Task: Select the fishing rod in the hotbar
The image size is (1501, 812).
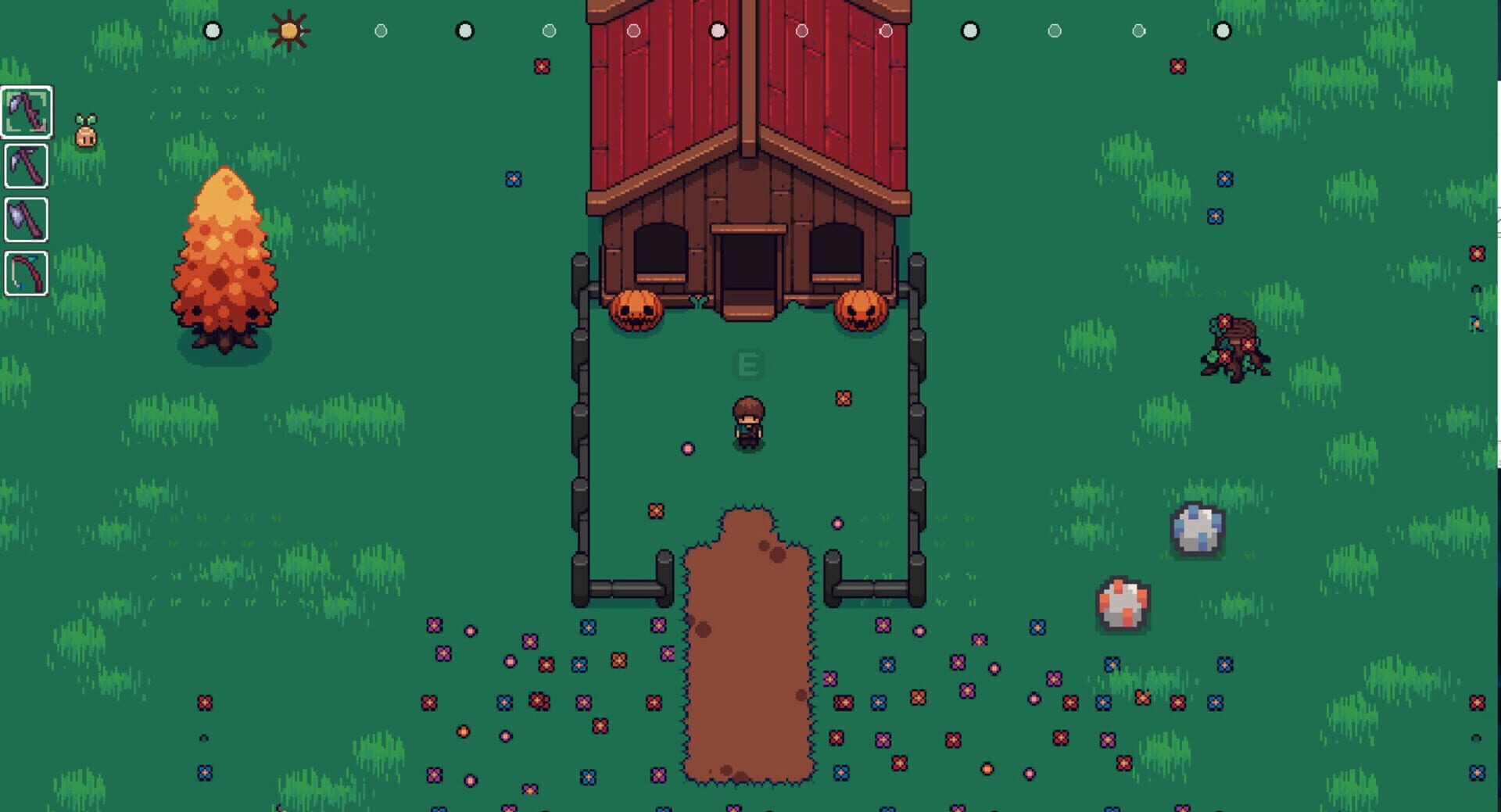Action: click(x=26, y=274)
